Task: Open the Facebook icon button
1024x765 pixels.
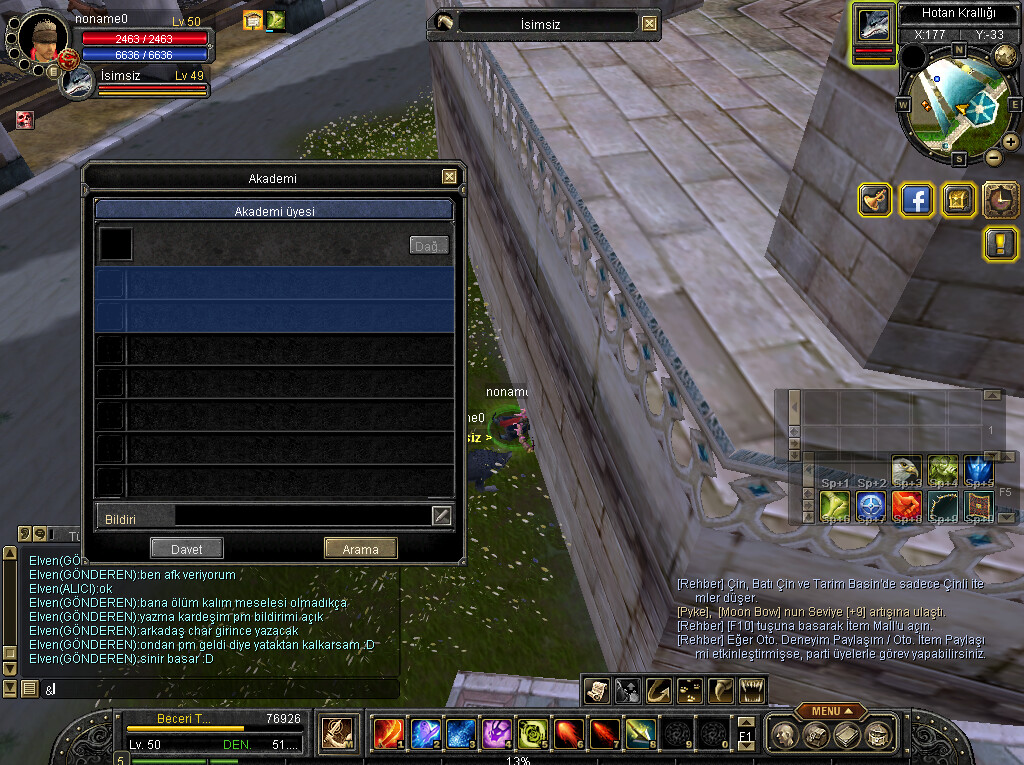Action: click(x=916, y=200)
